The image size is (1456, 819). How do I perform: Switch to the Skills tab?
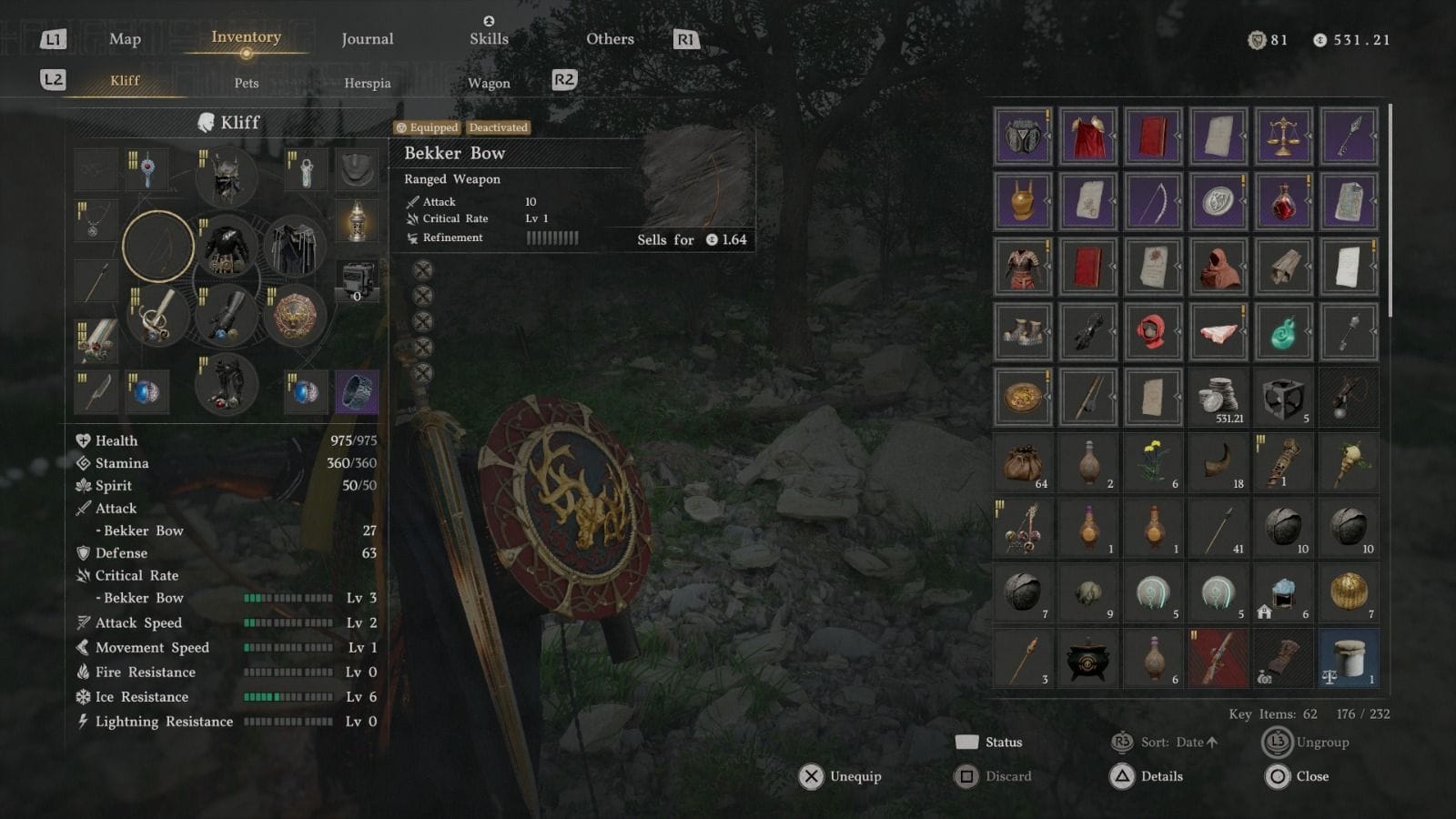point(489,39)
